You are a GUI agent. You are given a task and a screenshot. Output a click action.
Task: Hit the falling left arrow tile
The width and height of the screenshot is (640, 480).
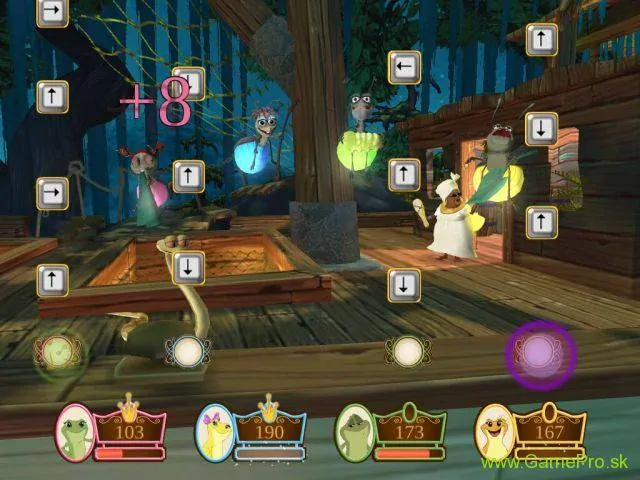(404, 67)
